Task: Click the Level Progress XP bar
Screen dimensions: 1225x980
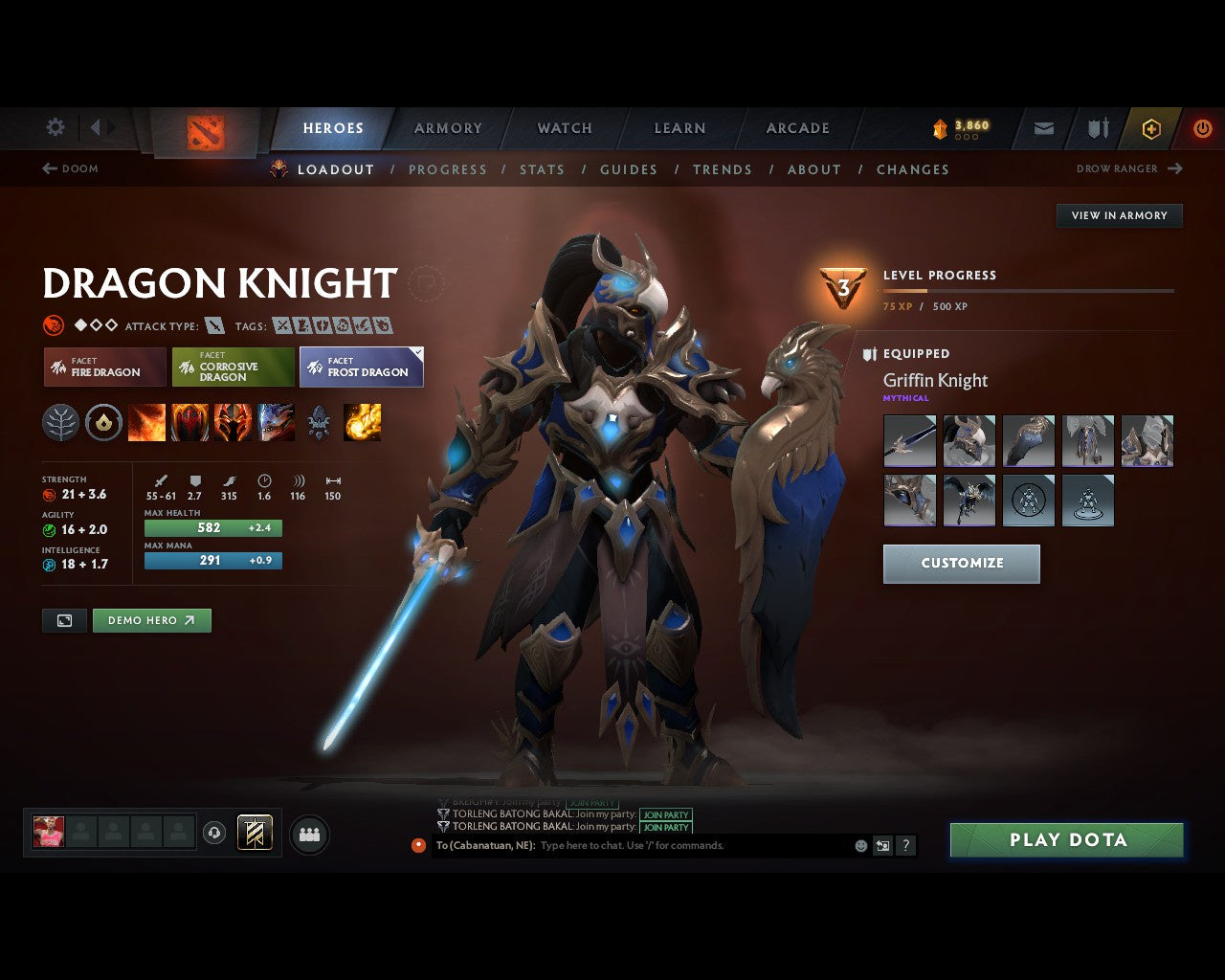Action: [x=1029, y=290]
